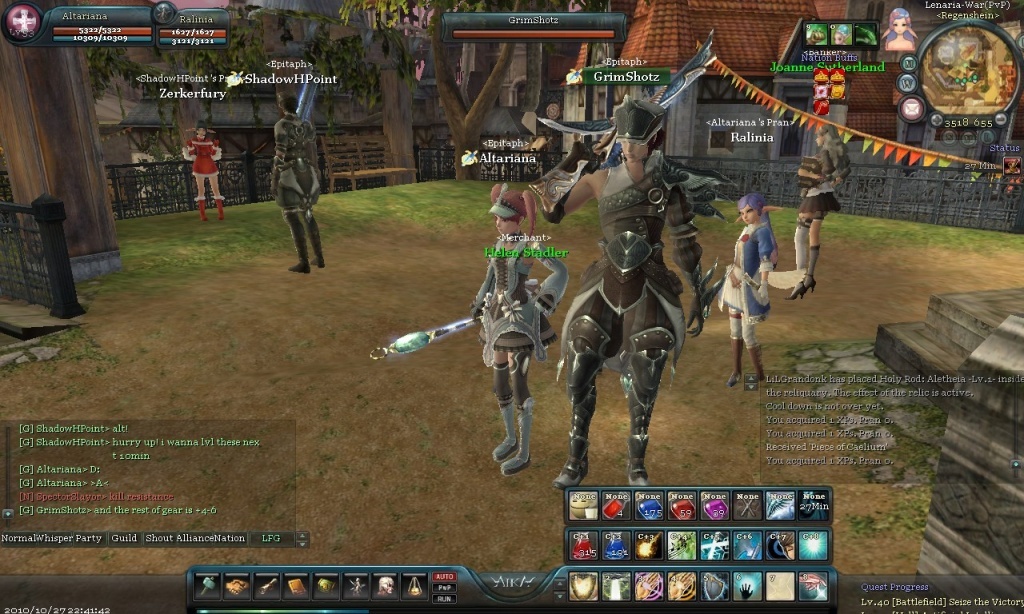Toggle the RUN button
Screen dimensions: 1024x614
[x=444, y=599]
